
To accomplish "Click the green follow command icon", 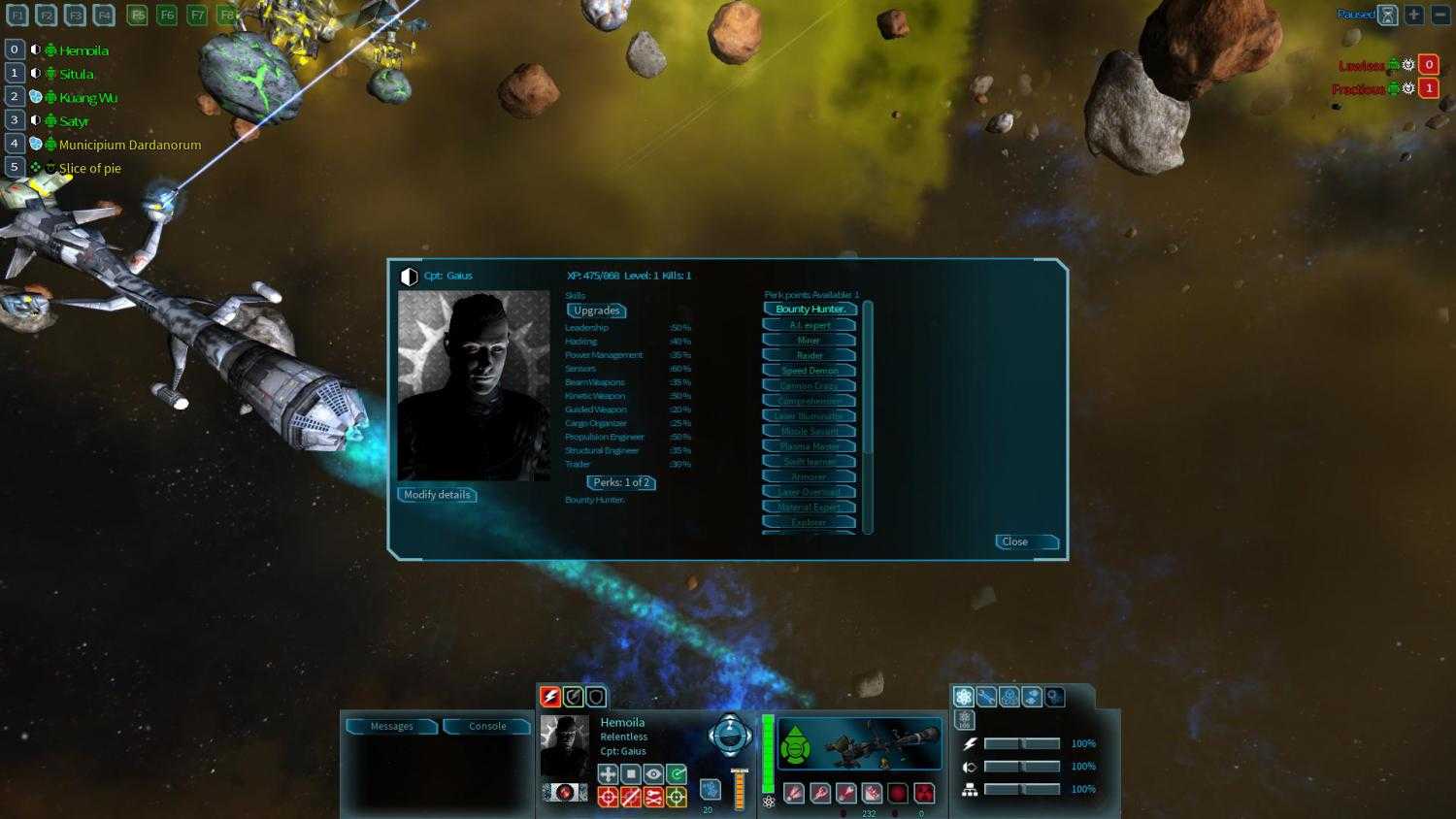I will tap(677, 773).
